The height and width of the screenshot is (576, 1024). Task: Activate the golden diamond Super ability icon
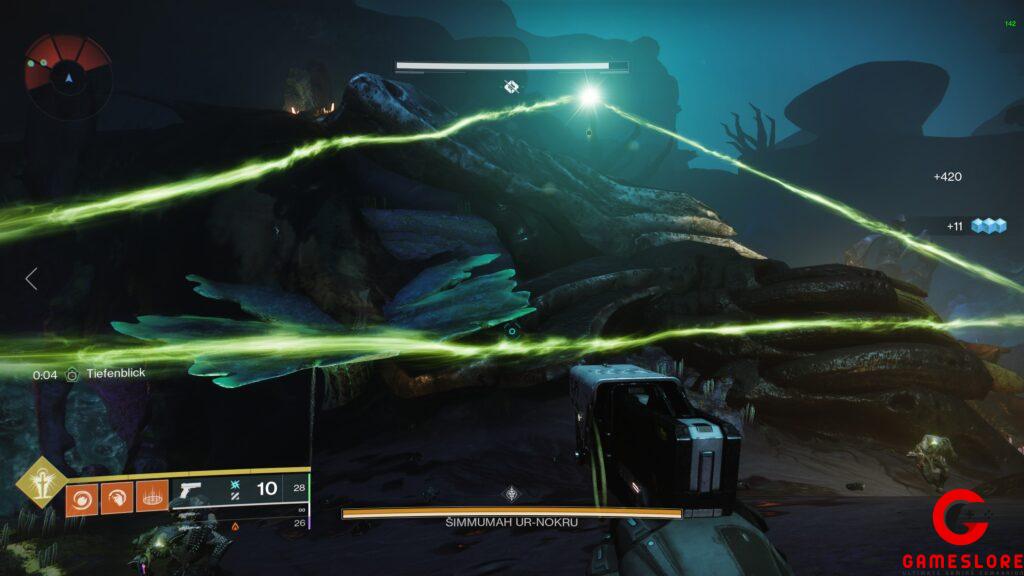[42, 482]
